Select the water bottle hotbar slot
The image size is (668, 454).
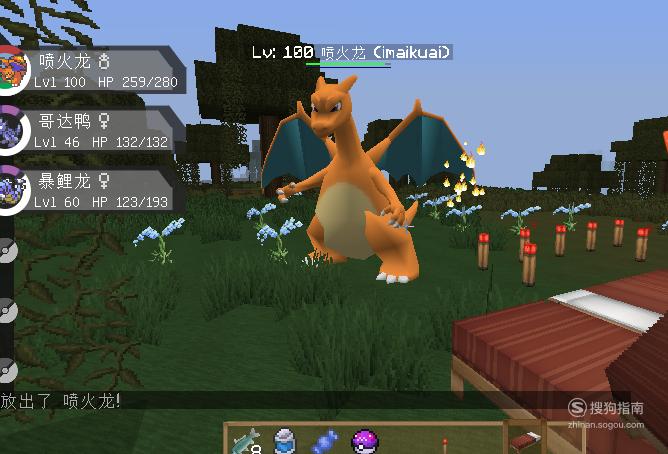pyautogui.click(x=284, y=441)
